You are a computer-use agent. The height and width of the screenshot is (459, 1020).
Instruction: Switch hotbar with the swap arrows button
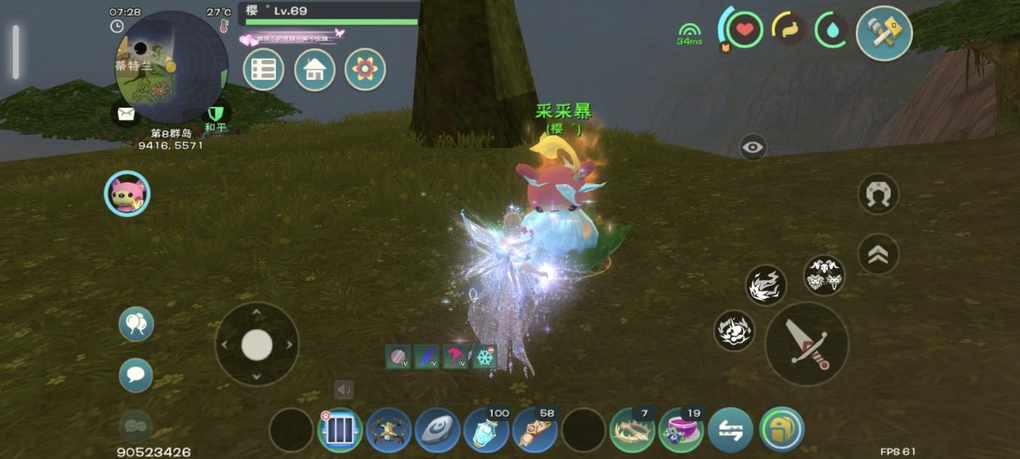click(731, 431)
